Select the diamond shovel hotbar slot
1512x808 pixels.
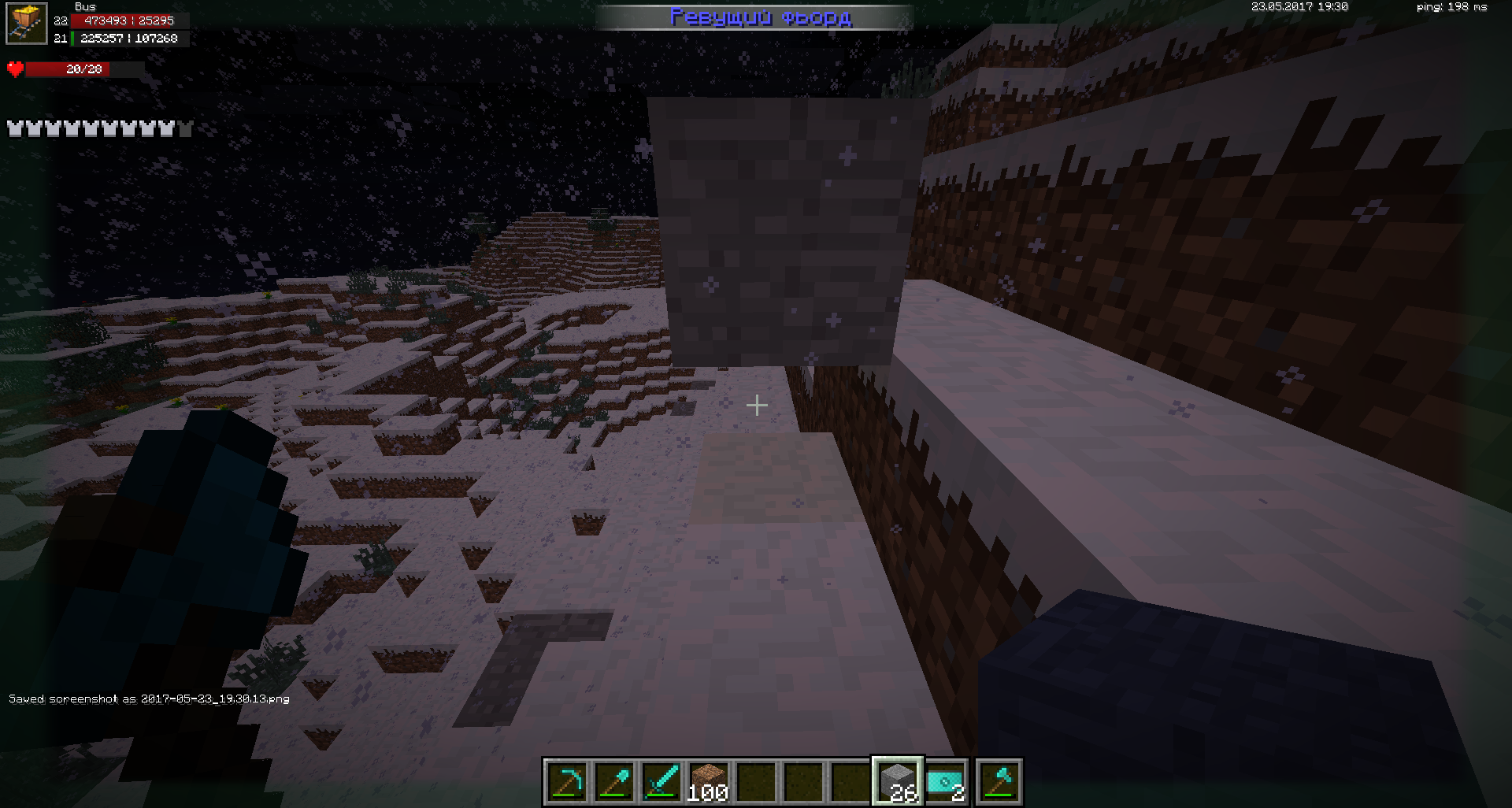[x=613, y=782]
